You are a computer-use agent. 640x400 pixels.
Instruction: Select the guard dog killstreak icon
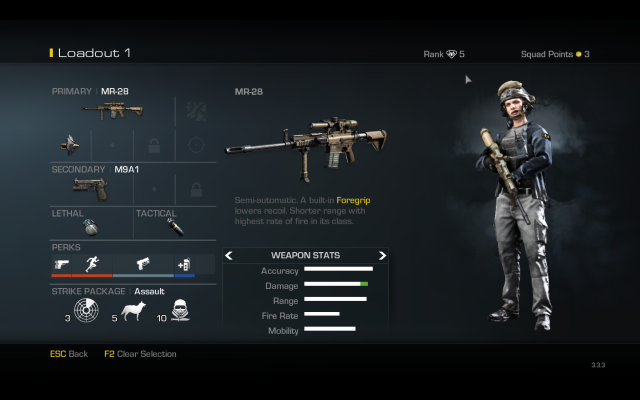click(x=133, y=313)
